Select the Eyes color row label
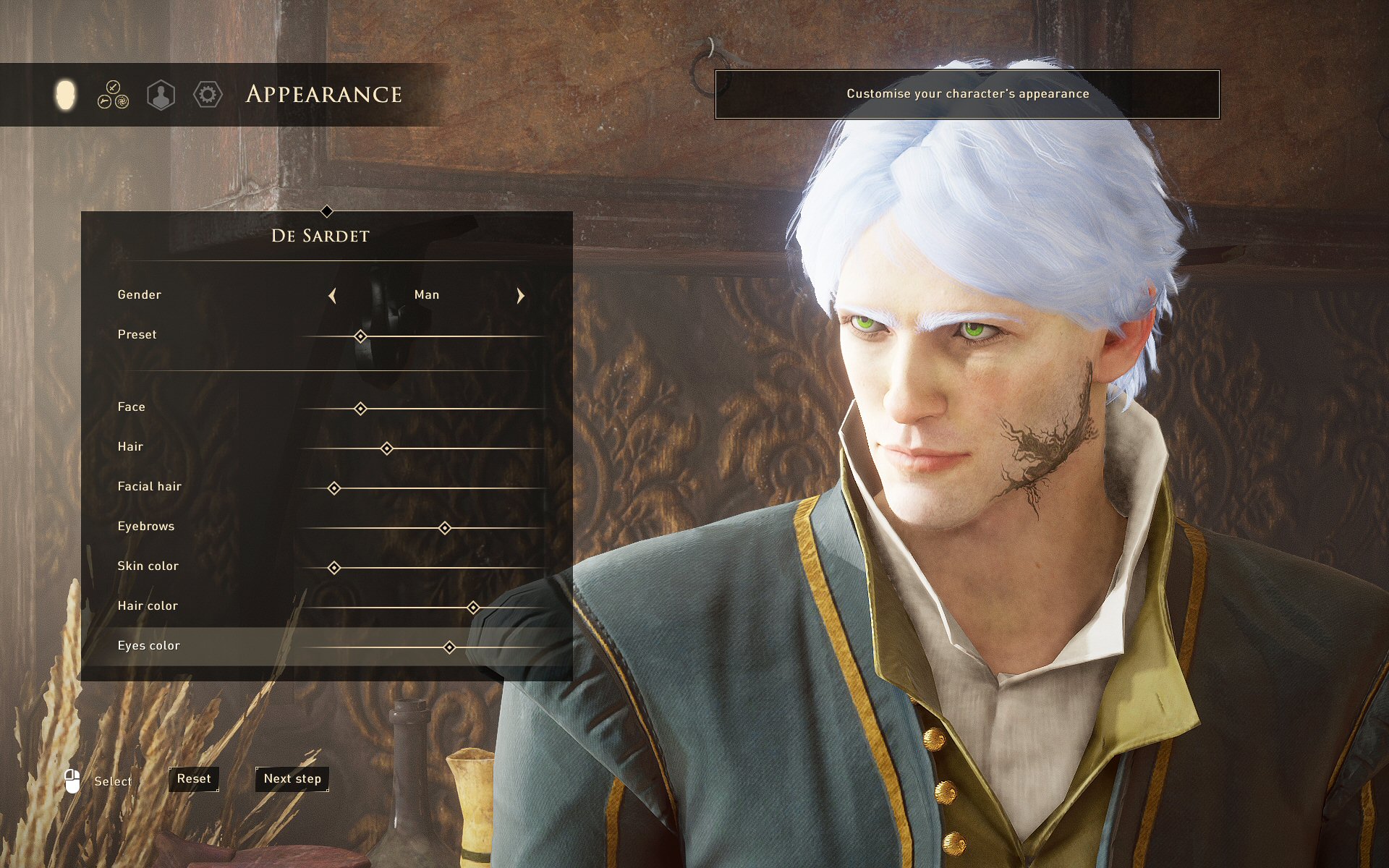The width and height of the screenshot is (1389, 868). 149,646
